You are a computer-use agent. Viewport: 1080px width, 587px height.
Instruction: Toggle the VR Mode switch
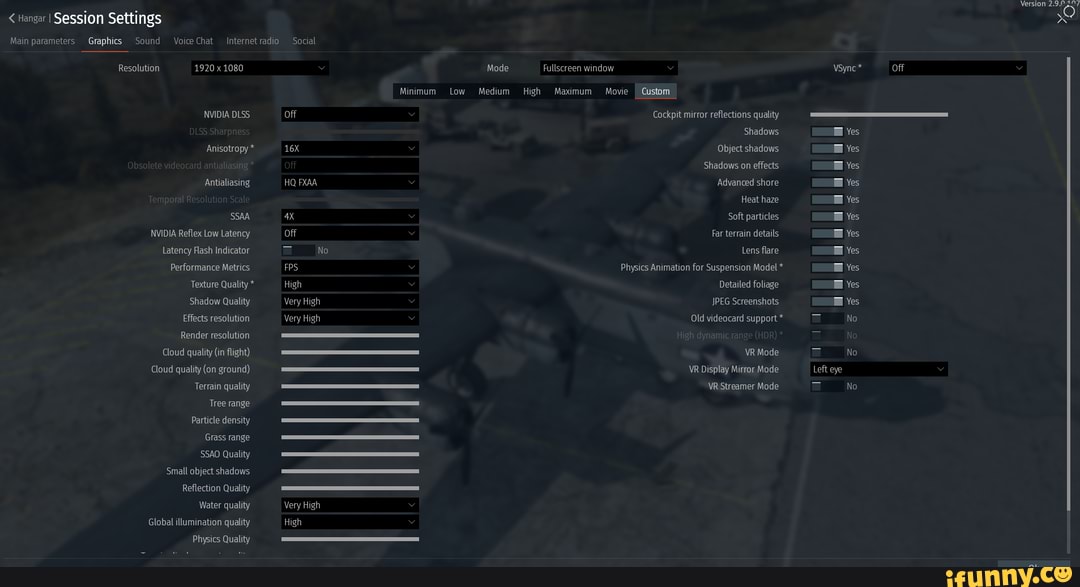pos(827,353)
